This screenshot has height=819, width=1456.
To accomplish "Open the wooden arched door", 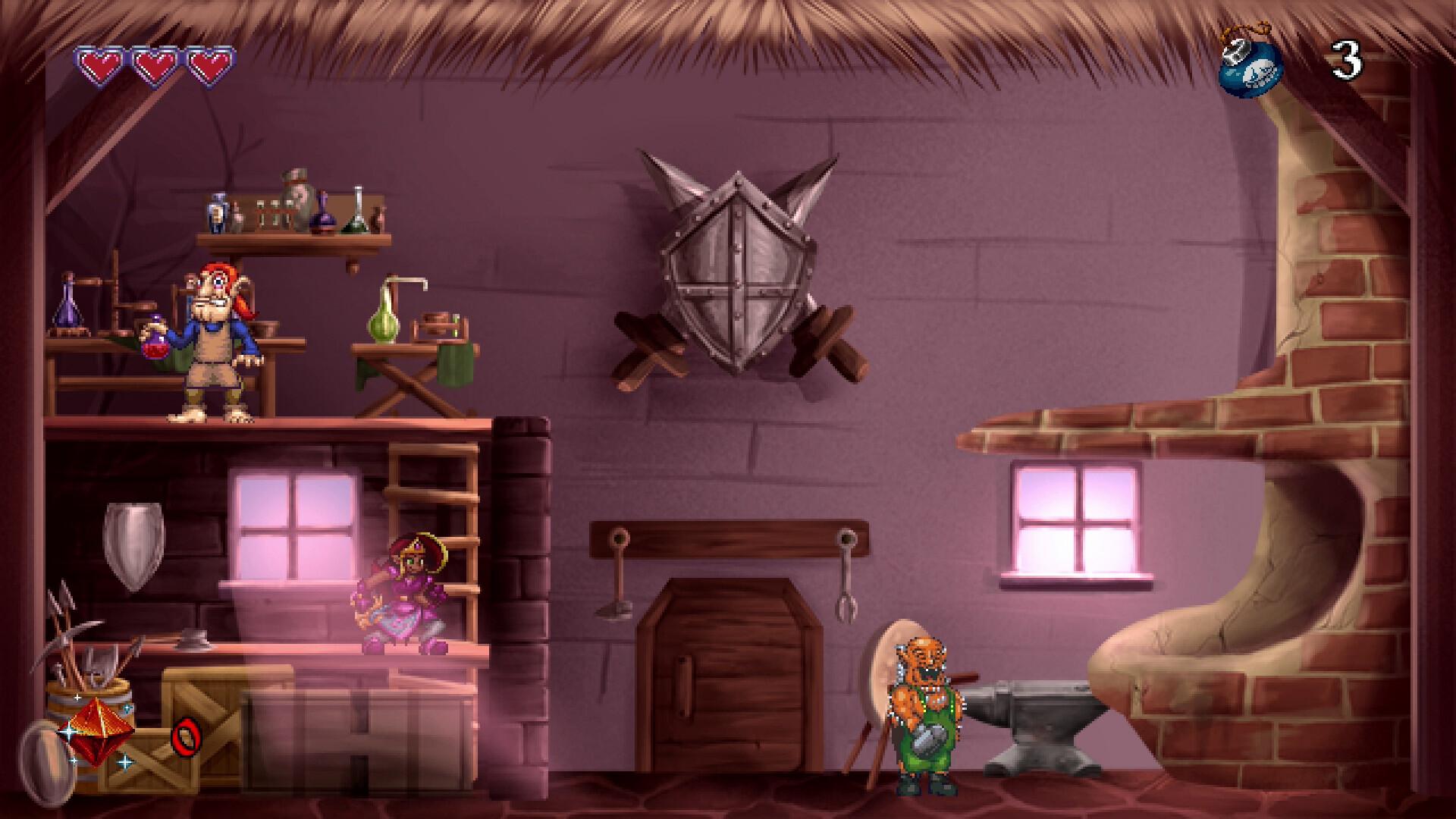I will [x=728, y=675].
